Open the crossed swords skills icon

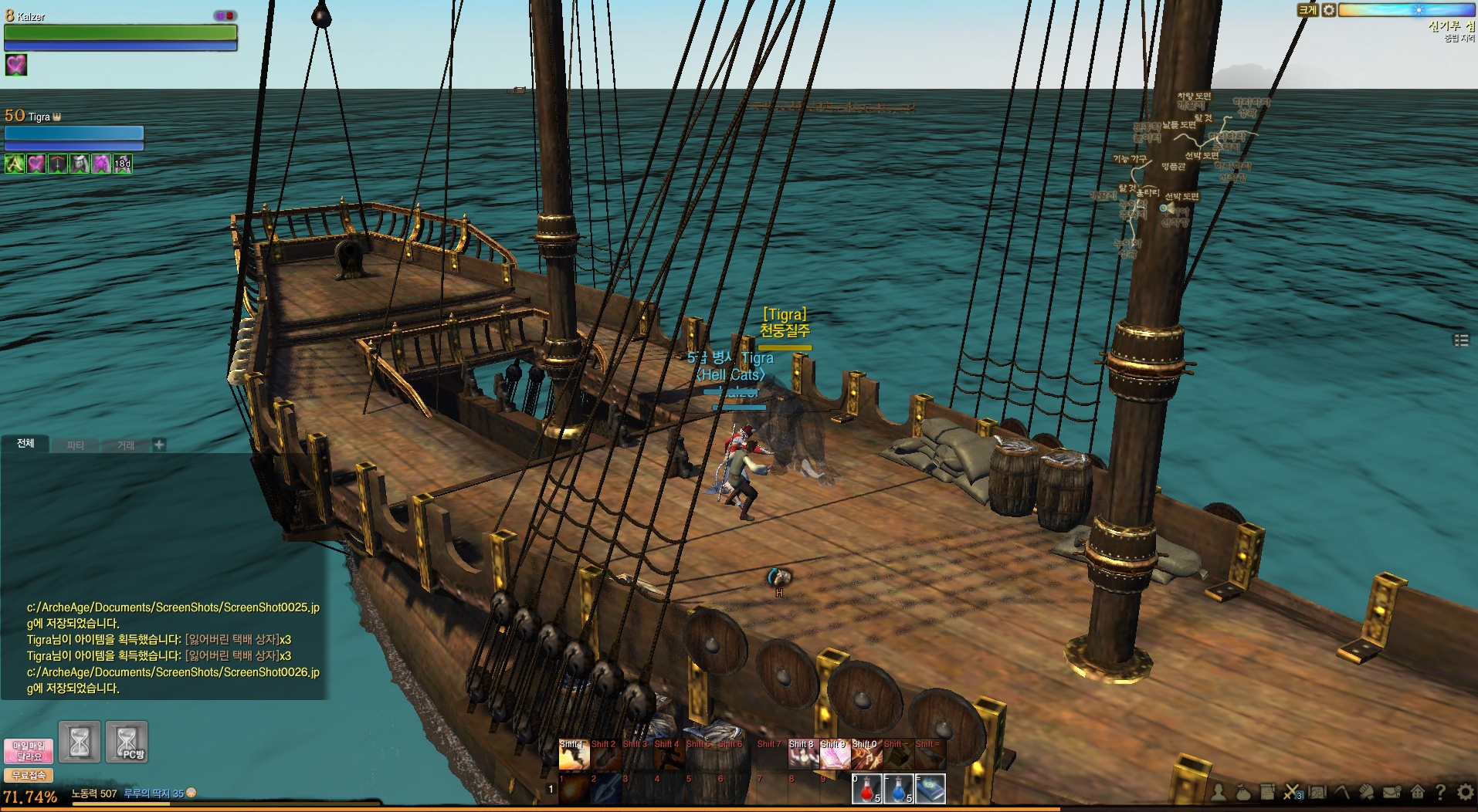click(1291, 792)
